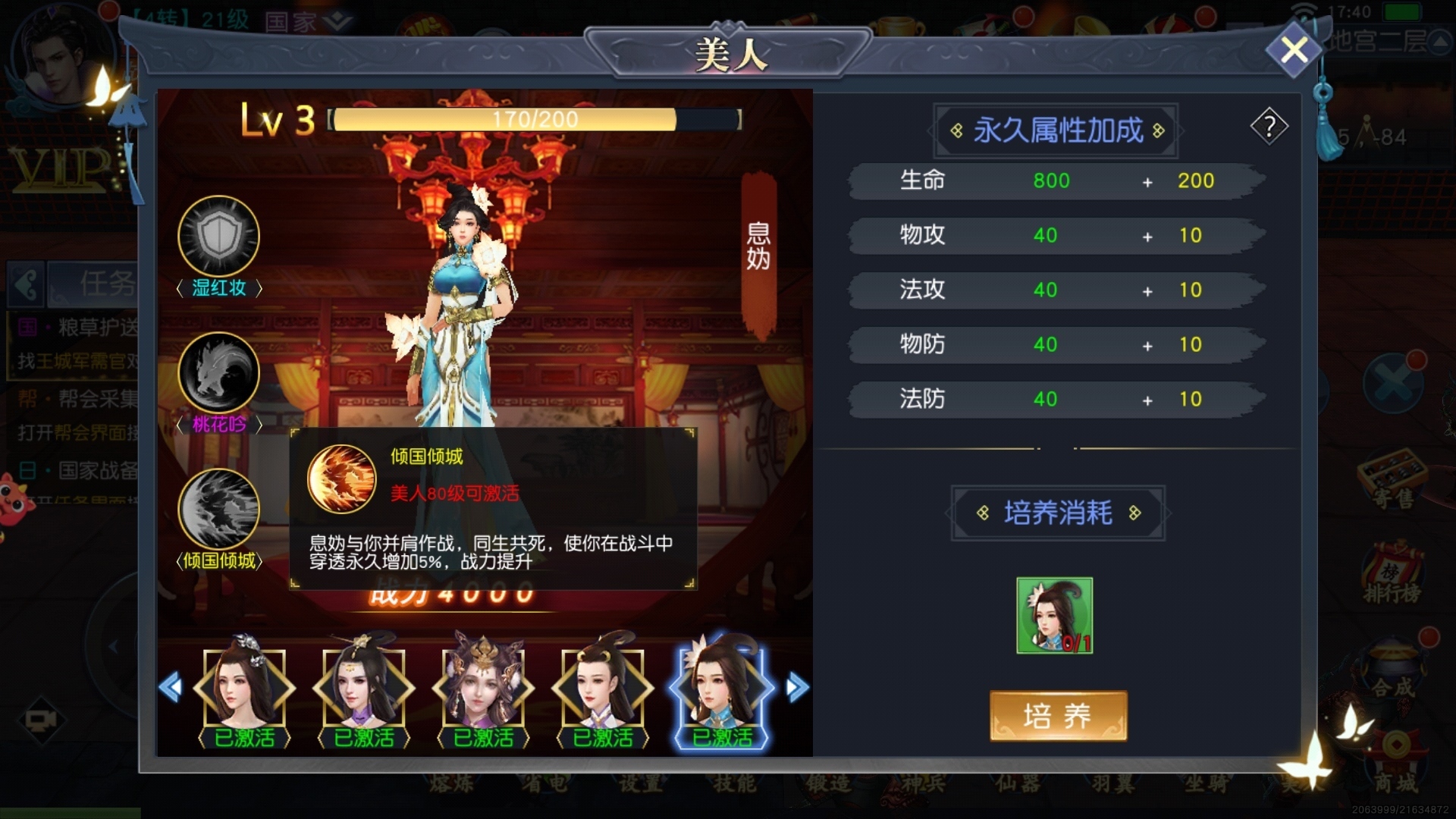Select the 倾国倾城 skill icon
The image size is (1456, 819).
(218, 509)
